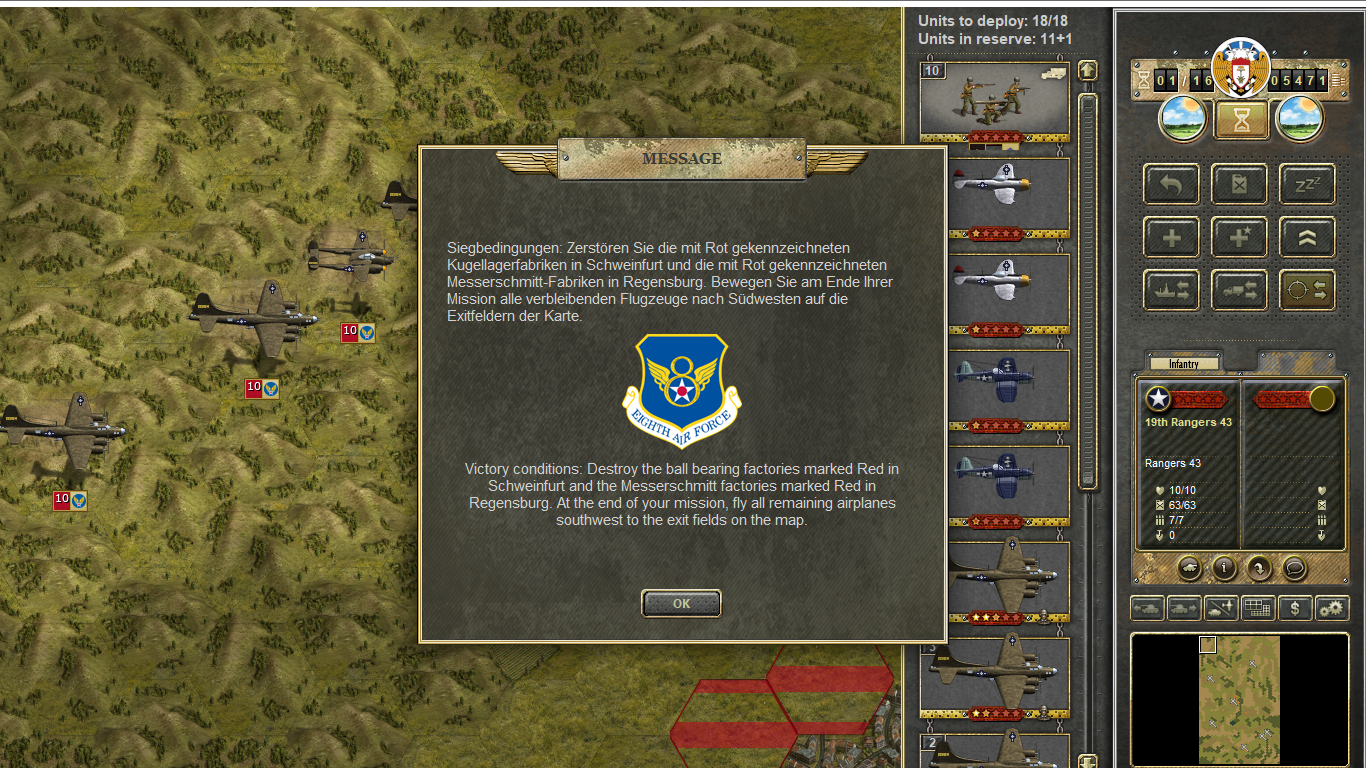Open the speech bubble message log
The image size is (1366, 768).
point(1294,568)
